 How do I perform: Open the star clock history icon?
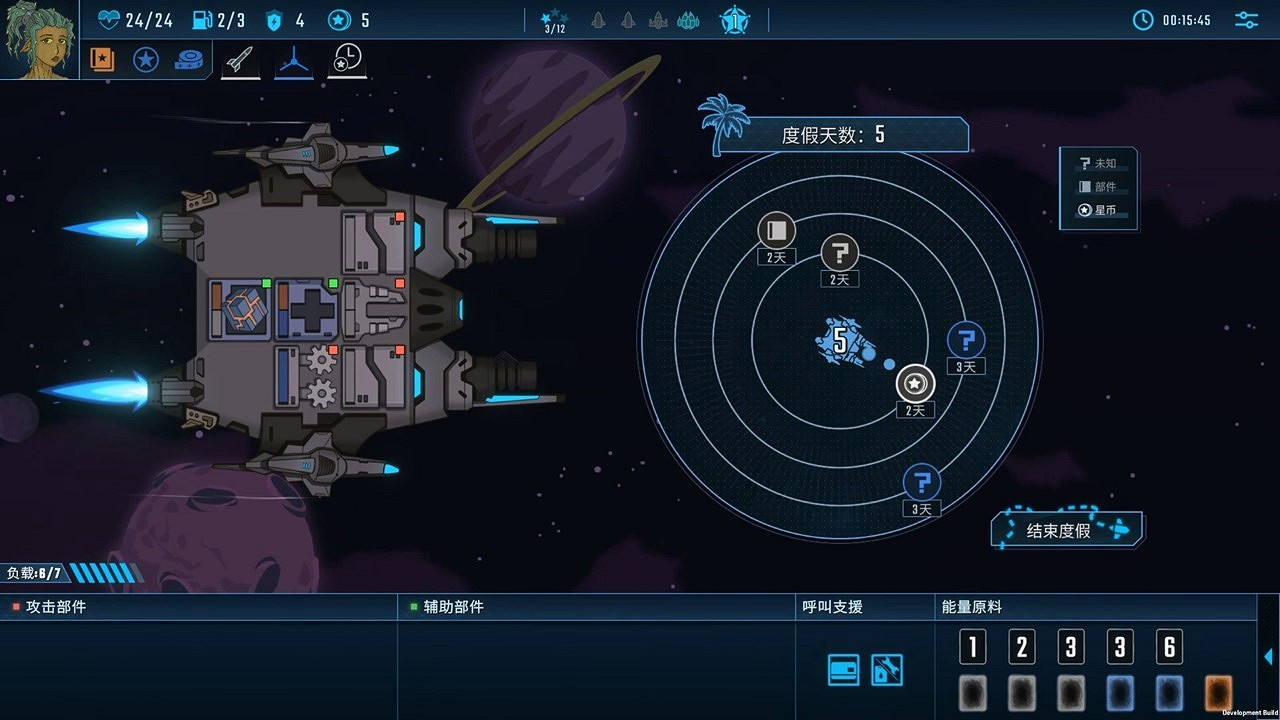(x=347, y=58)
